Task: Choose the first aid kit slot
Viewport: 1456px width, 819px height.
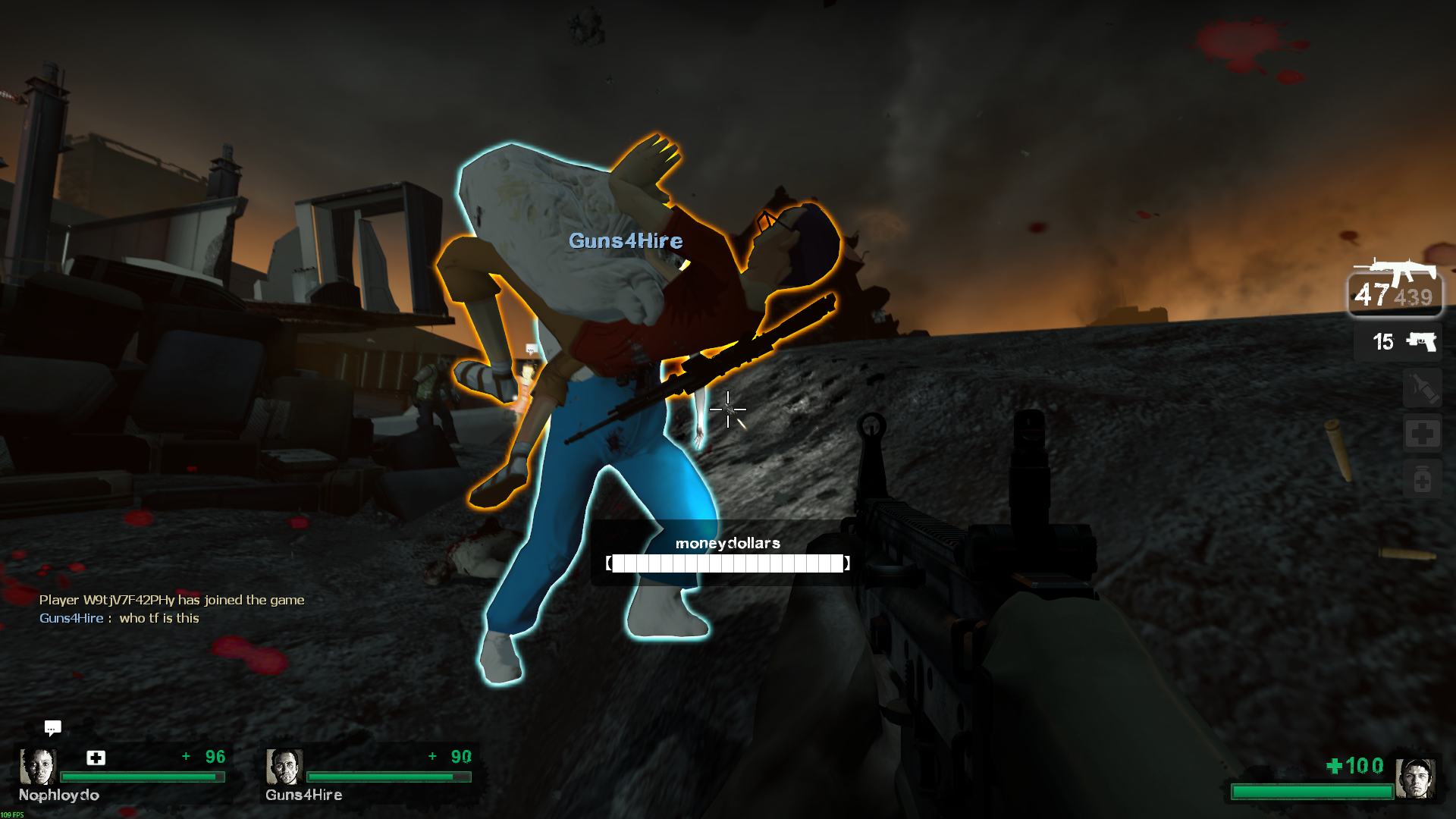Action: pos(1422,434)
